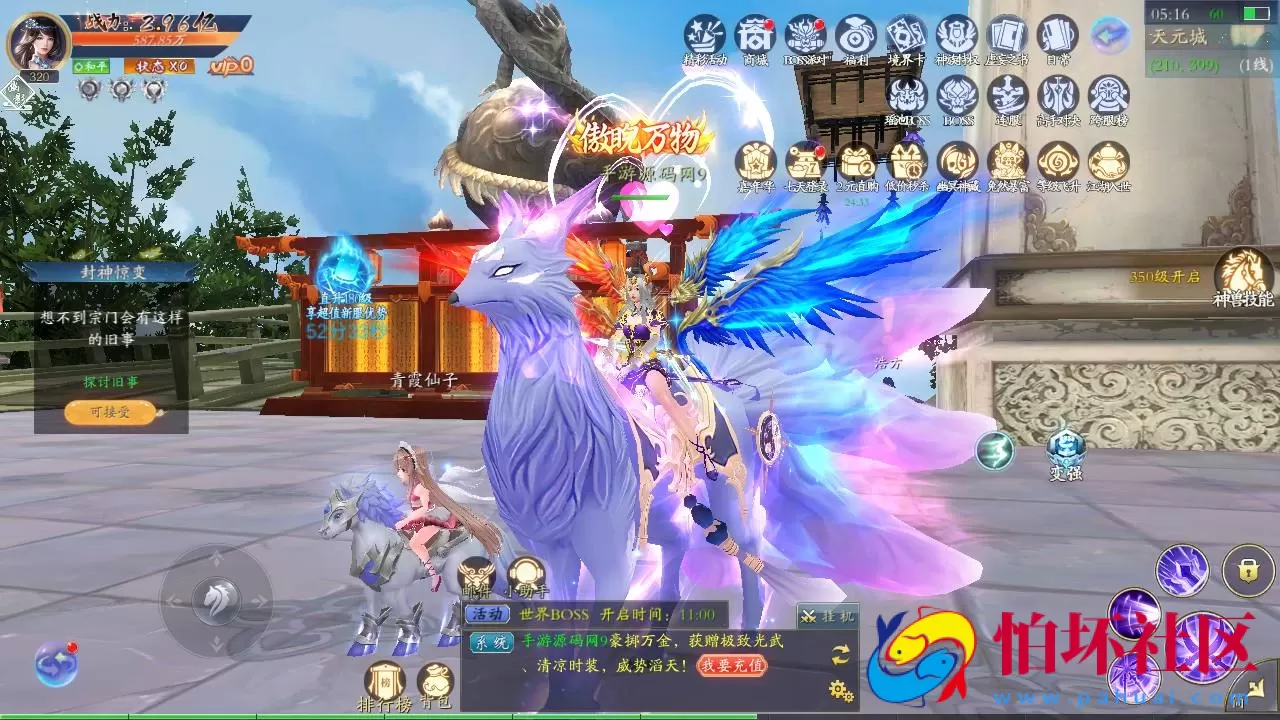The image size is (1280, 720).
Task: Open the BOSS派对 event icon
Action: click(x=806, y=36)
